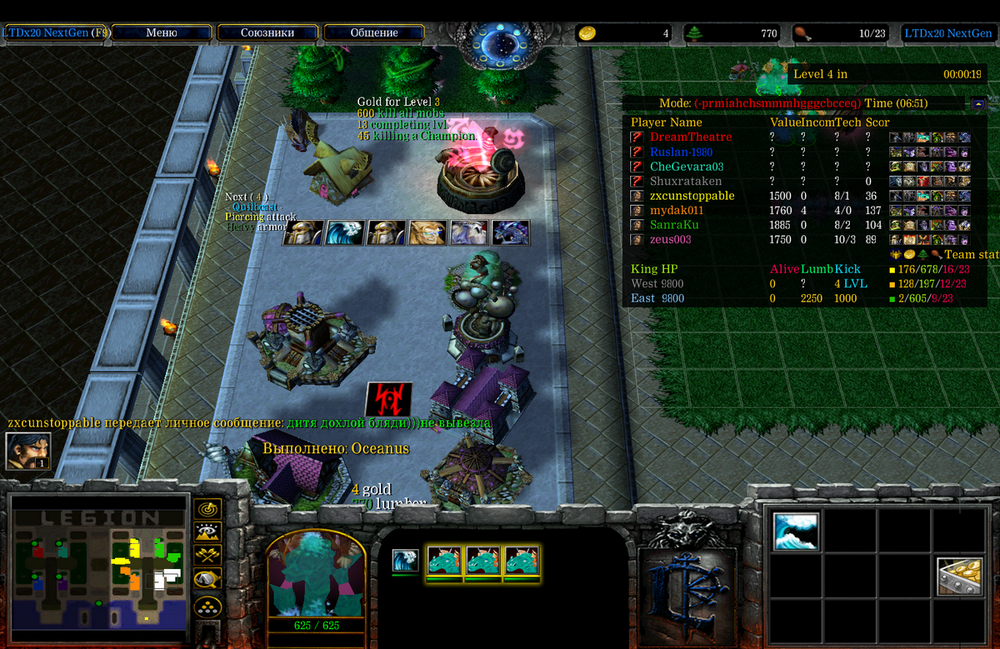Activate the wave ability in the command card
This screenshot has height=649, width=1000.
click(x=796, y=532)
